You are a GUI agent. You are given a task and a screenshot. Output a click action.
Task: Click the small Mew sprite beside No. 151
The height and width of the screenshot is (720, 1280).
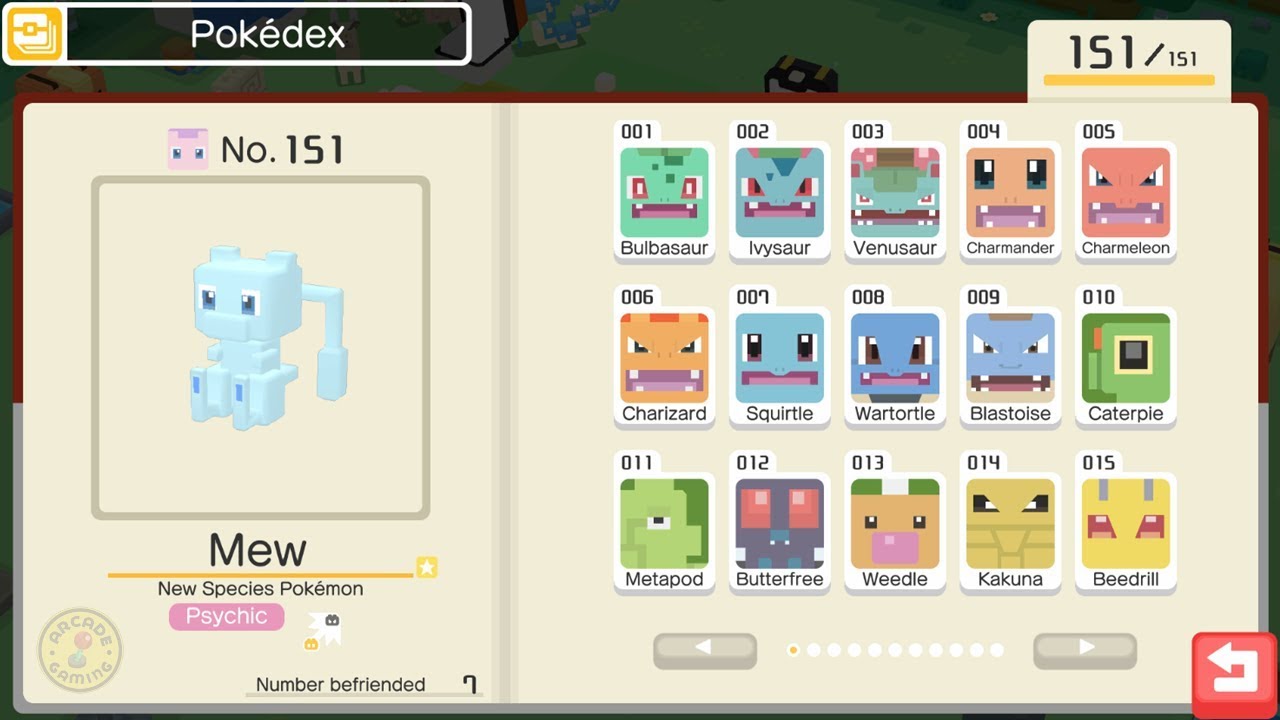point(190,147)
